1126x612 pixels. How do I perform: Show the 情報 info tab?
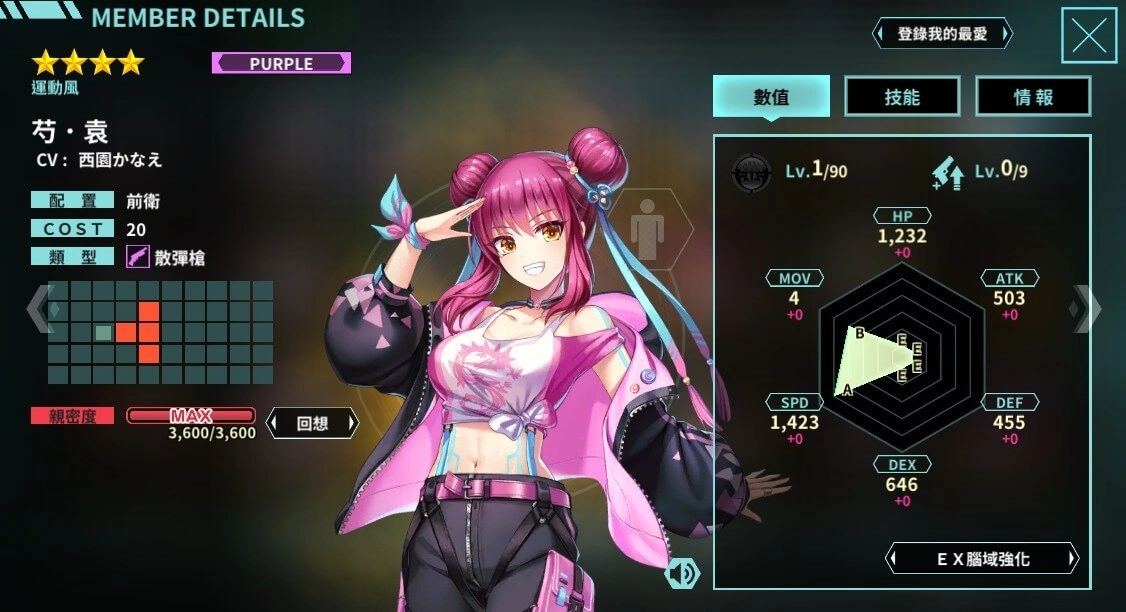pos(1033,96)
